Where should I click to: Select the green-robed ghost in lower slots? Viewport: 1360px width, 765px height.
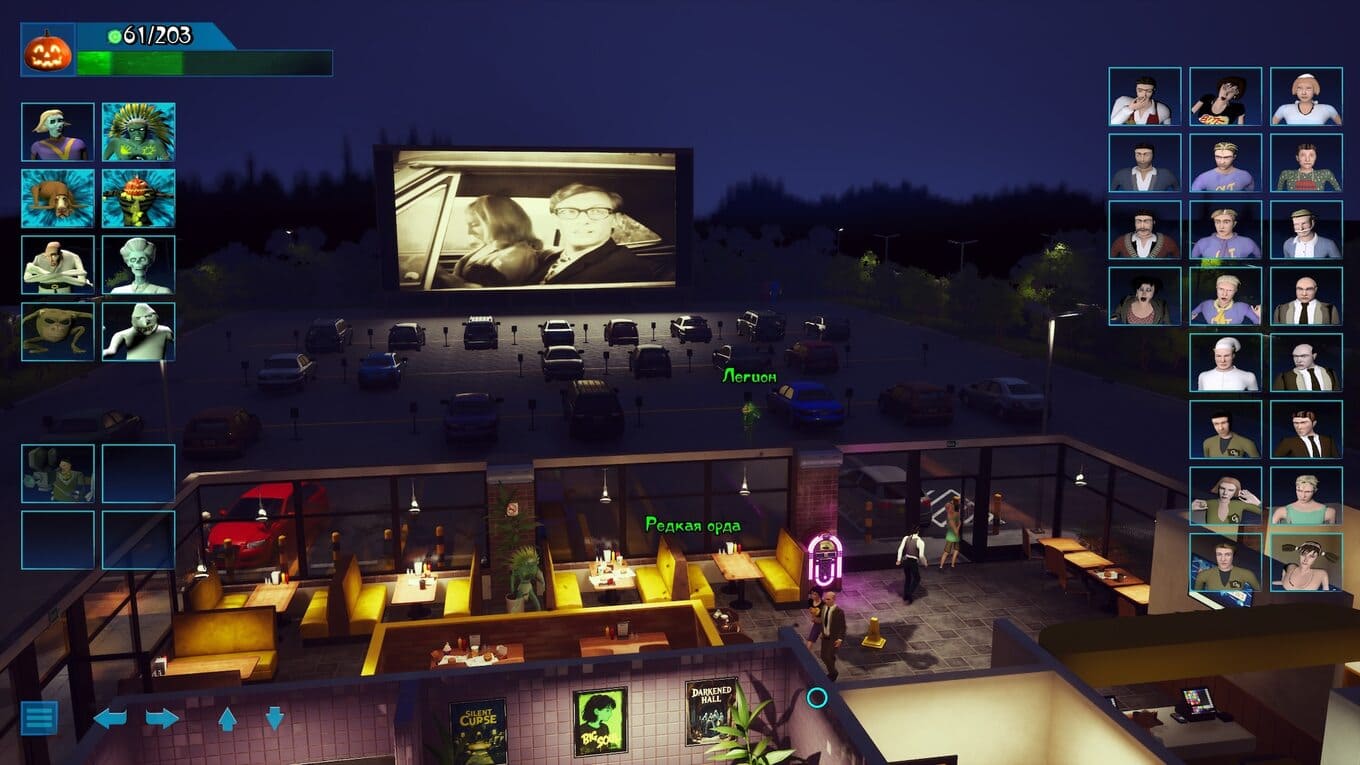click(58, 473)
